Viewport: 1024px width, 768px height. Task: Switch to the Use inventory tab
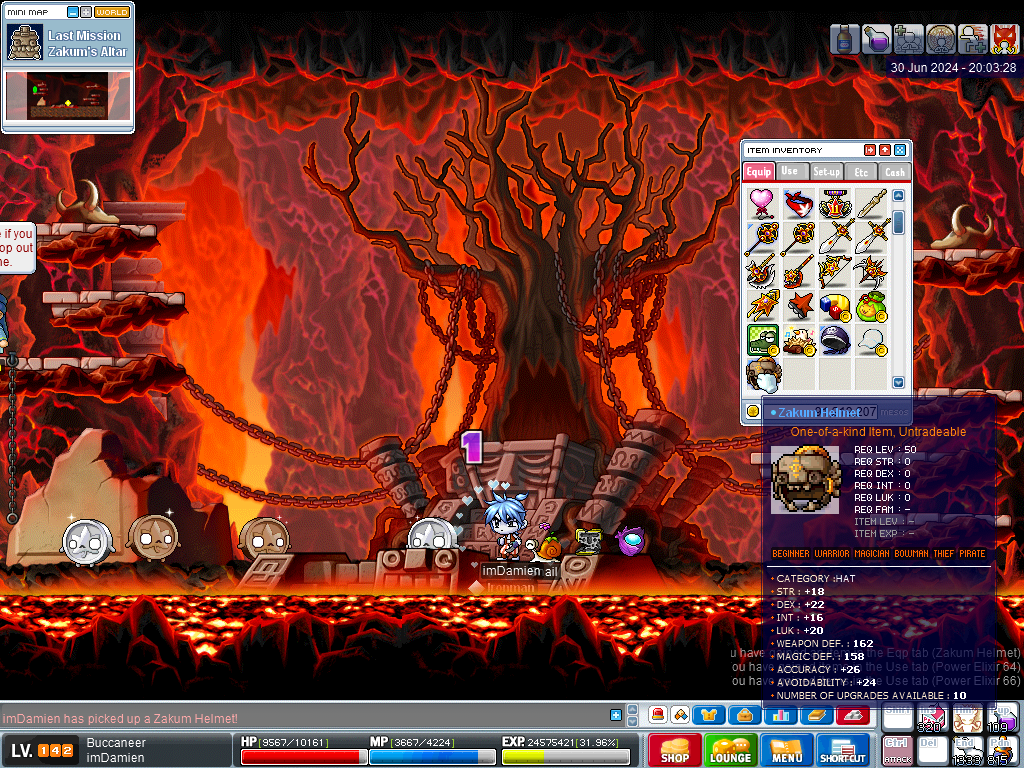790,172
